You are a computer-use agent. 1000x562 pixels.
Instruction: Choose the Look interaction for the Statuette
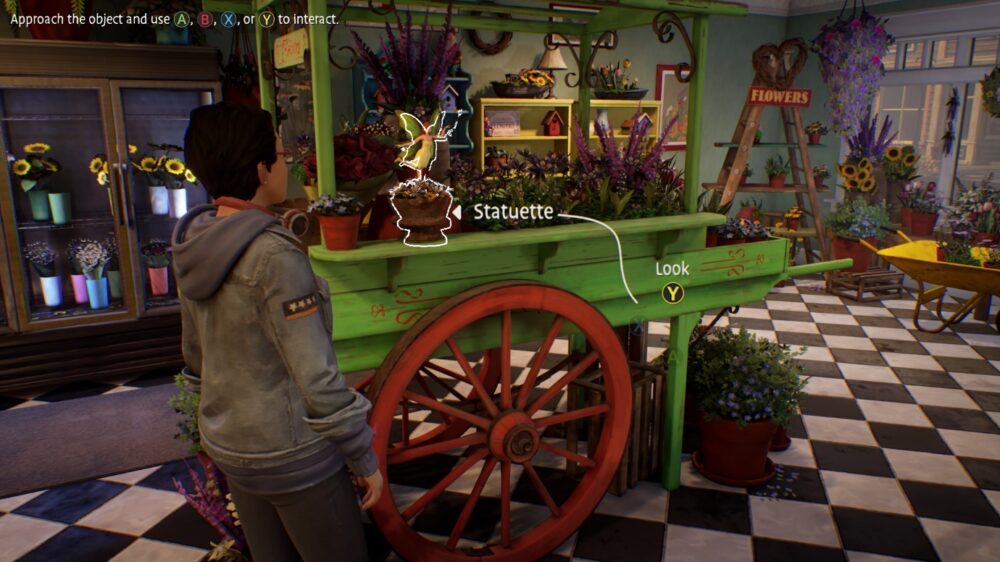click(x=673, y=293)
